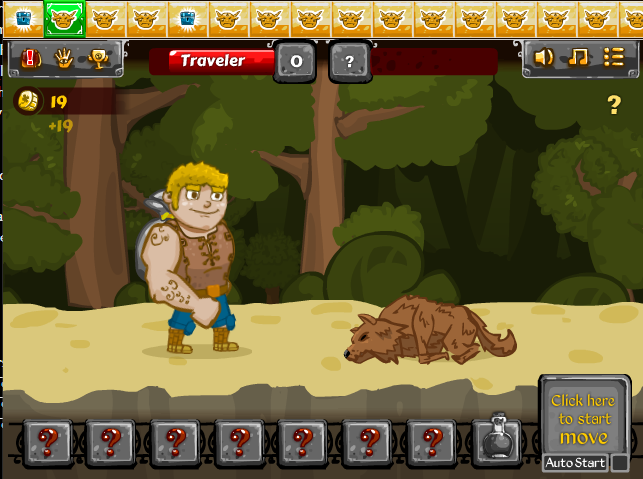643x479 pixels.
Task: Click the "0" counter button
Action: (296, 61)
